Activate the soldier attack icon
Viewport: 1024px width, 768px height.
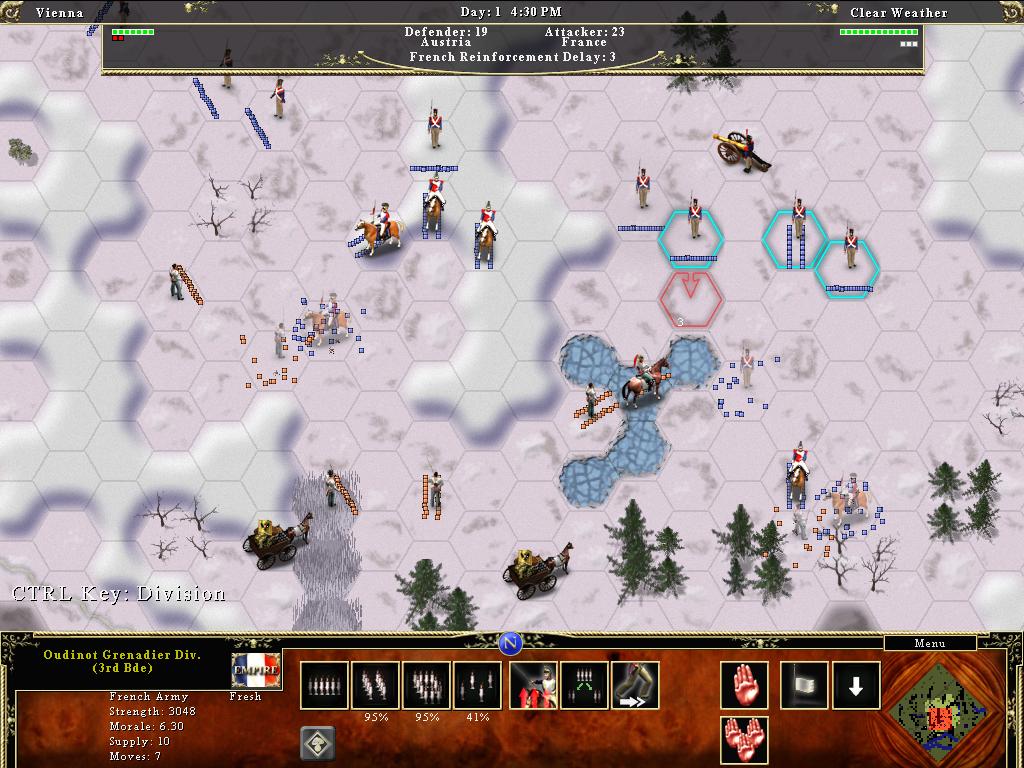(x=533, y=685)
